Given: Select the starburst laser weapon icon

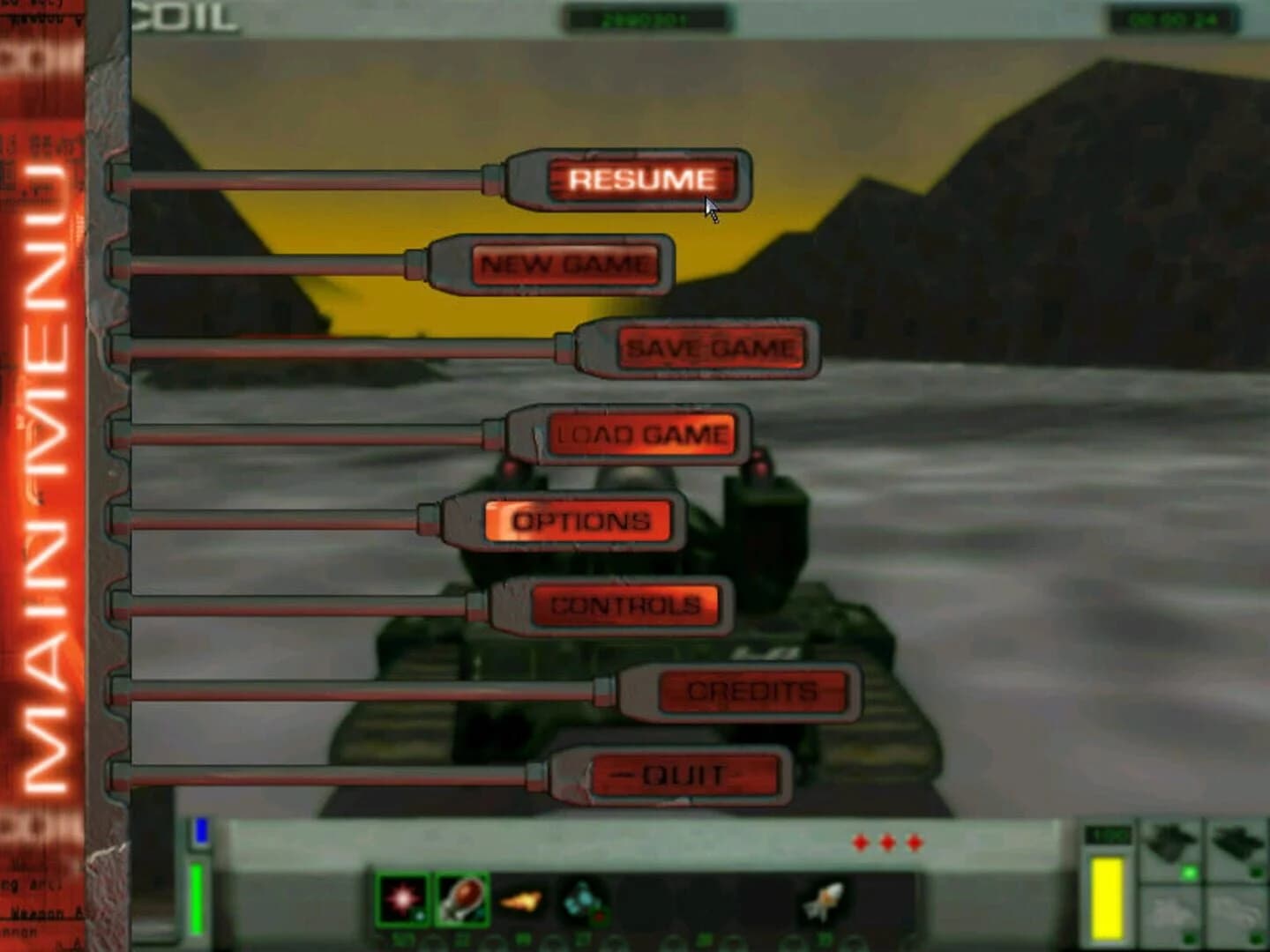Looking at the screenshot, I should coord(401,898).
